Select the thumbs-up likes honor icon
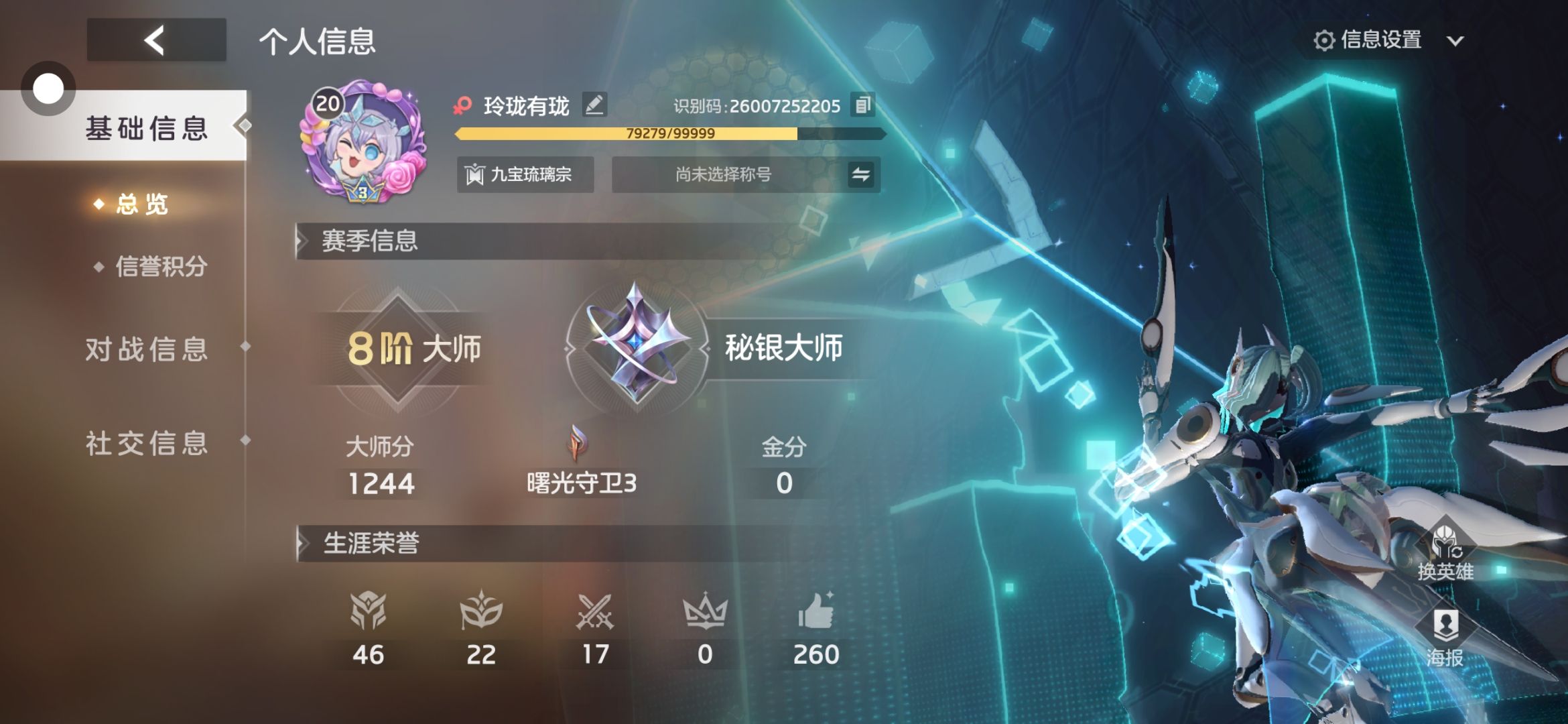The image size is (1568, 724). click(815, 611)
